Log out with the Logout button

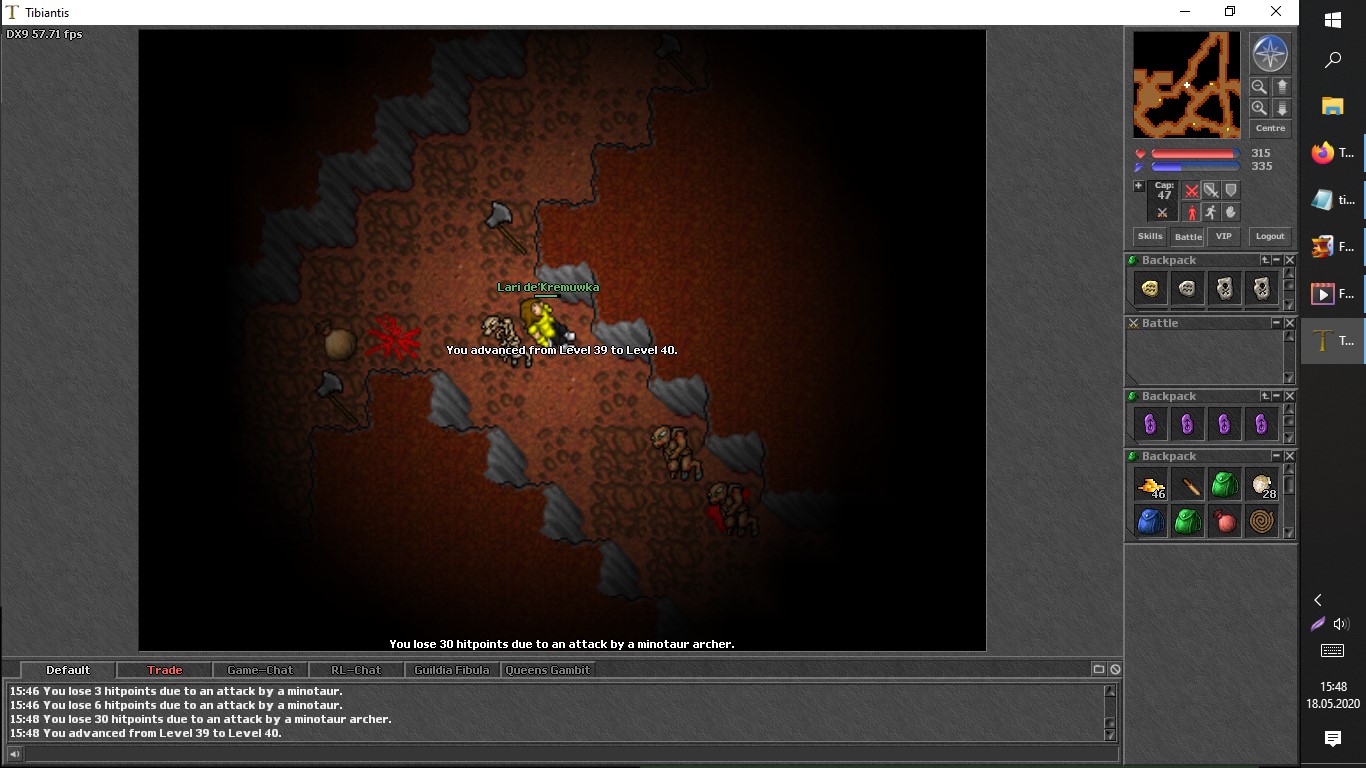pyautogui.click(x=1270, y=237)
